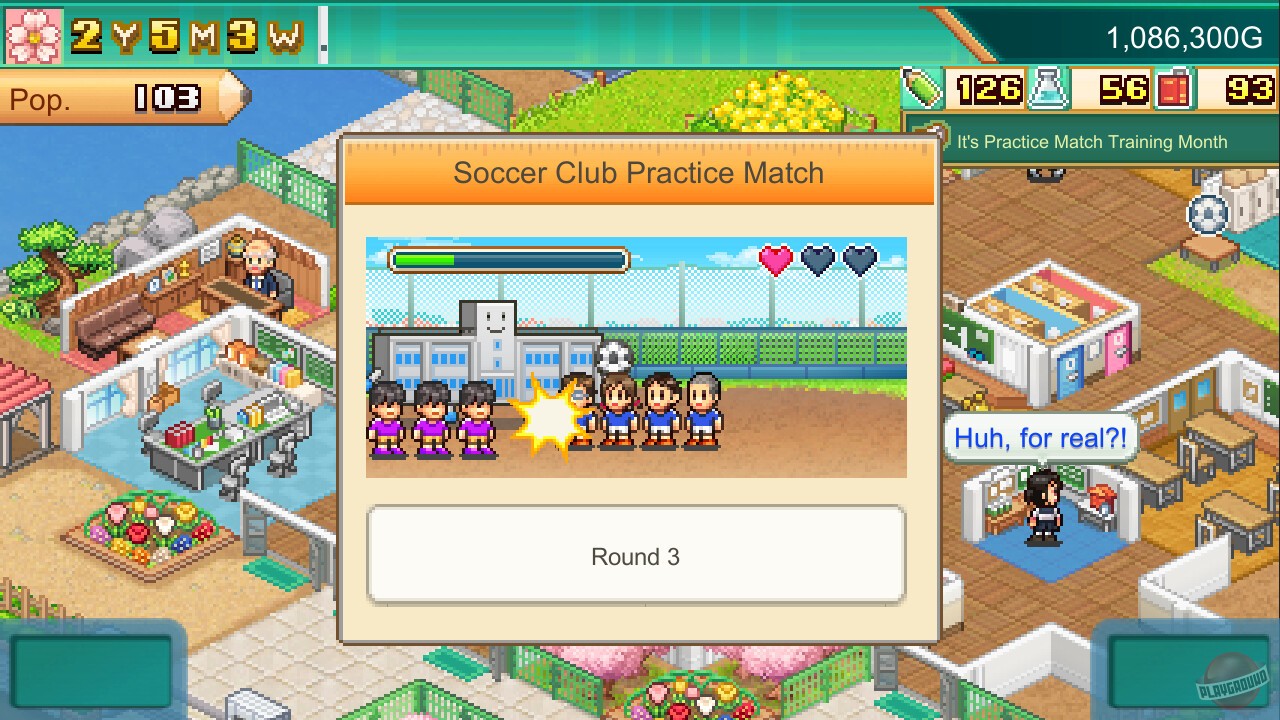The width and height of the screenshot is (1280, 720).
Task: Select the soccer ball icon on the rooftop court
Action: click(x=1207, y=213)
